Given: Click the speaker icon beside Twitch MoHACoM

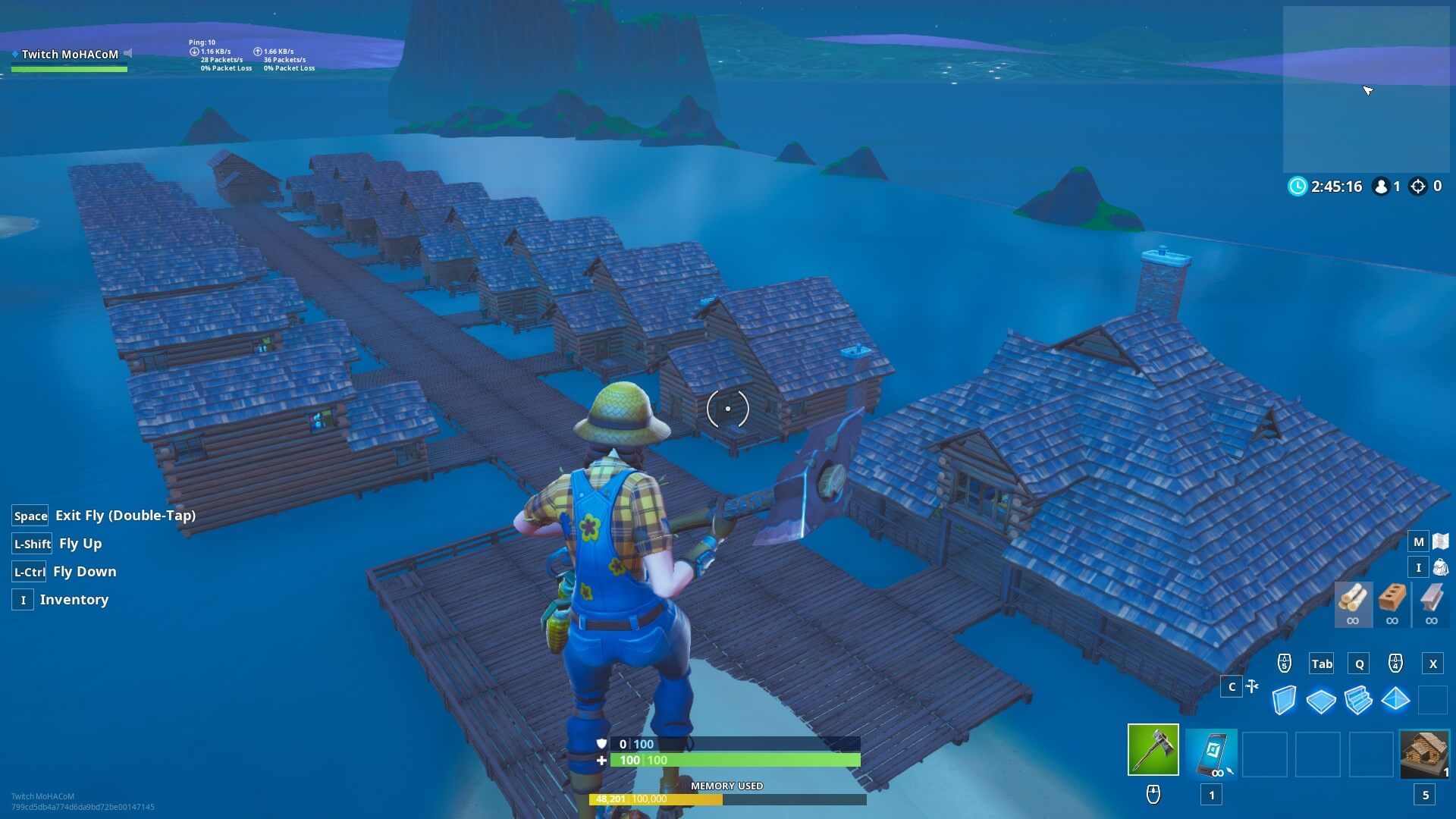Looking at the screenshot, I should click(x=128, y=53).
